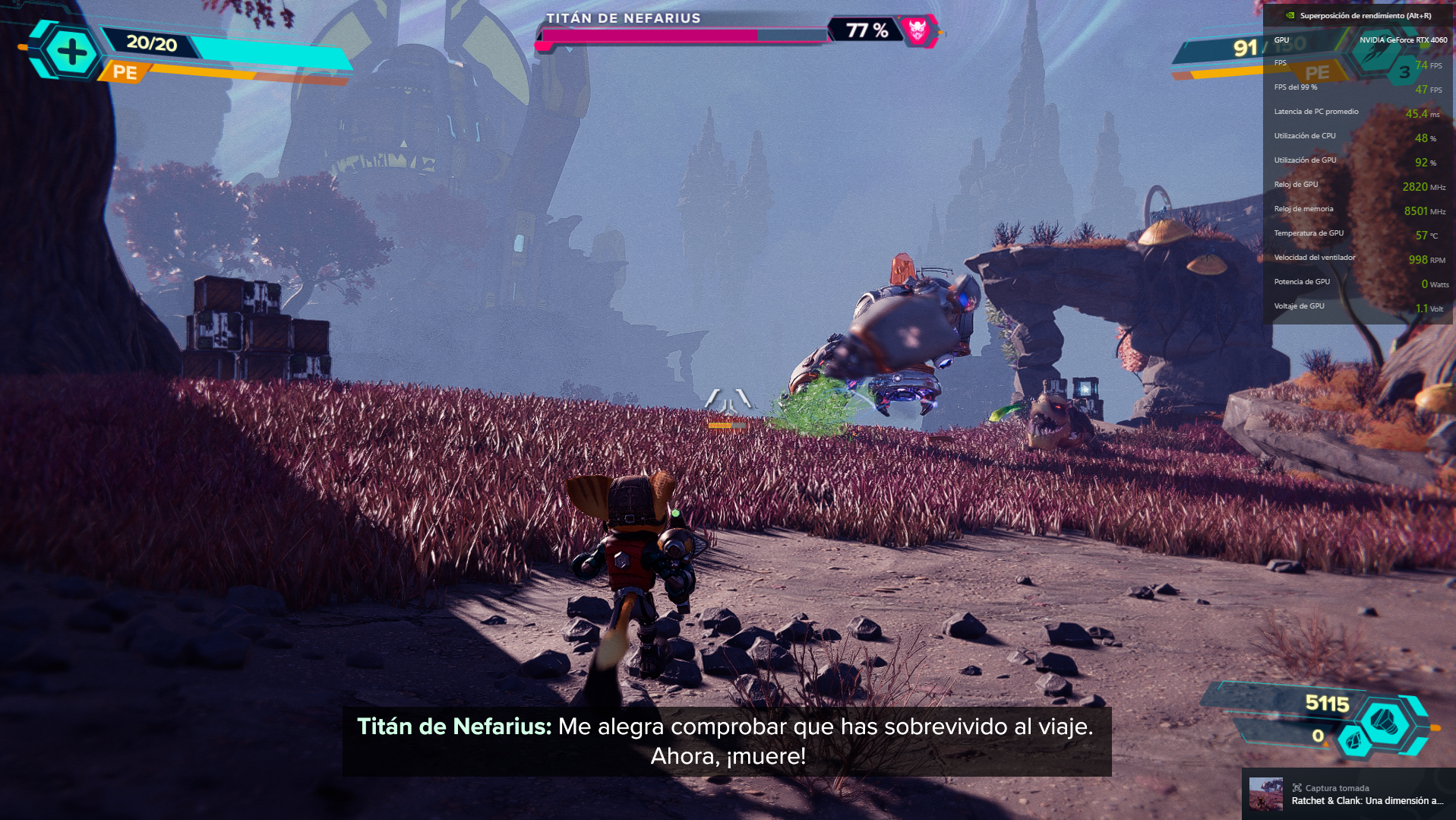The height and width of the screenshot is (820, 1456).
Task: Click the large bolts currency icon
Action: pyautogui.click(x=1385, y=719)
